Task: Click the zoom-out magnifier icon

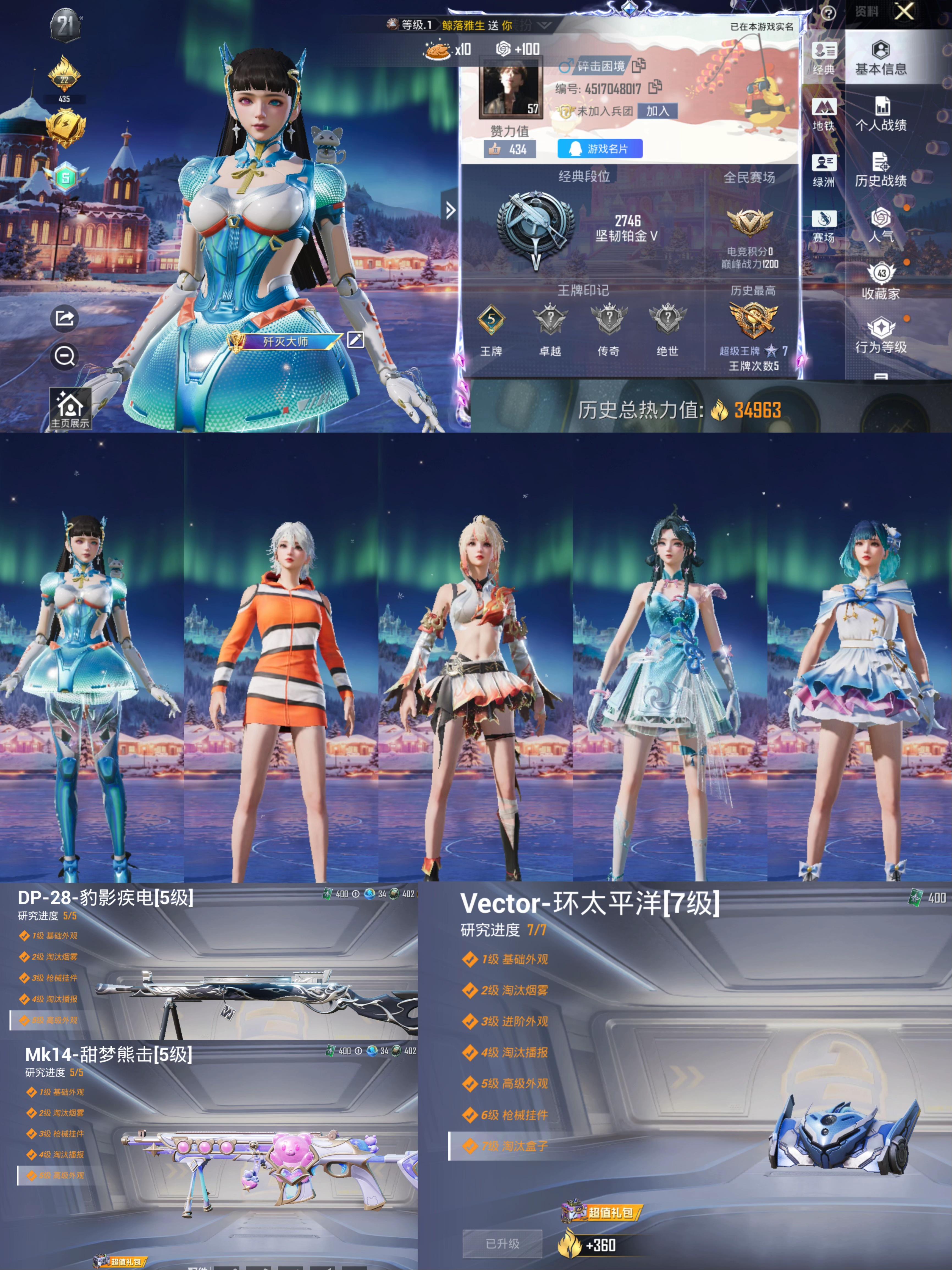Action: 65,356
